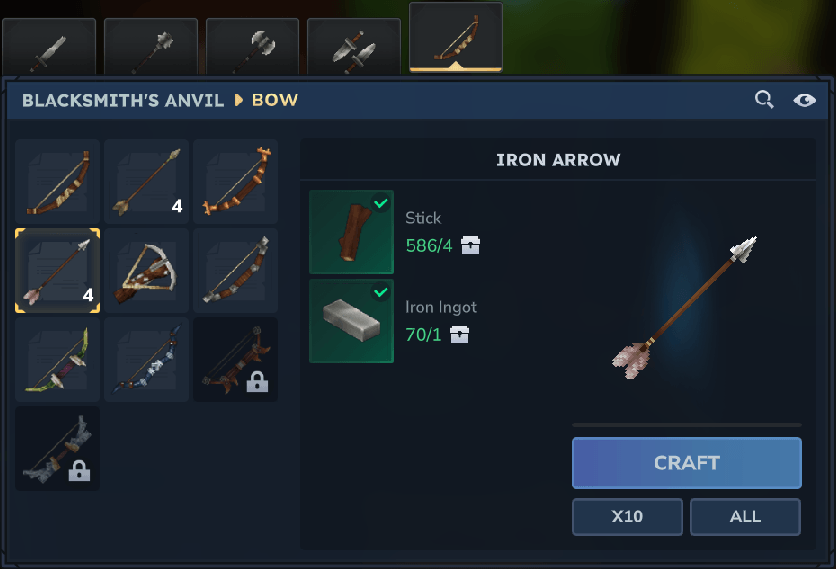Select the bow crafting tab

[x=456, y=40]
